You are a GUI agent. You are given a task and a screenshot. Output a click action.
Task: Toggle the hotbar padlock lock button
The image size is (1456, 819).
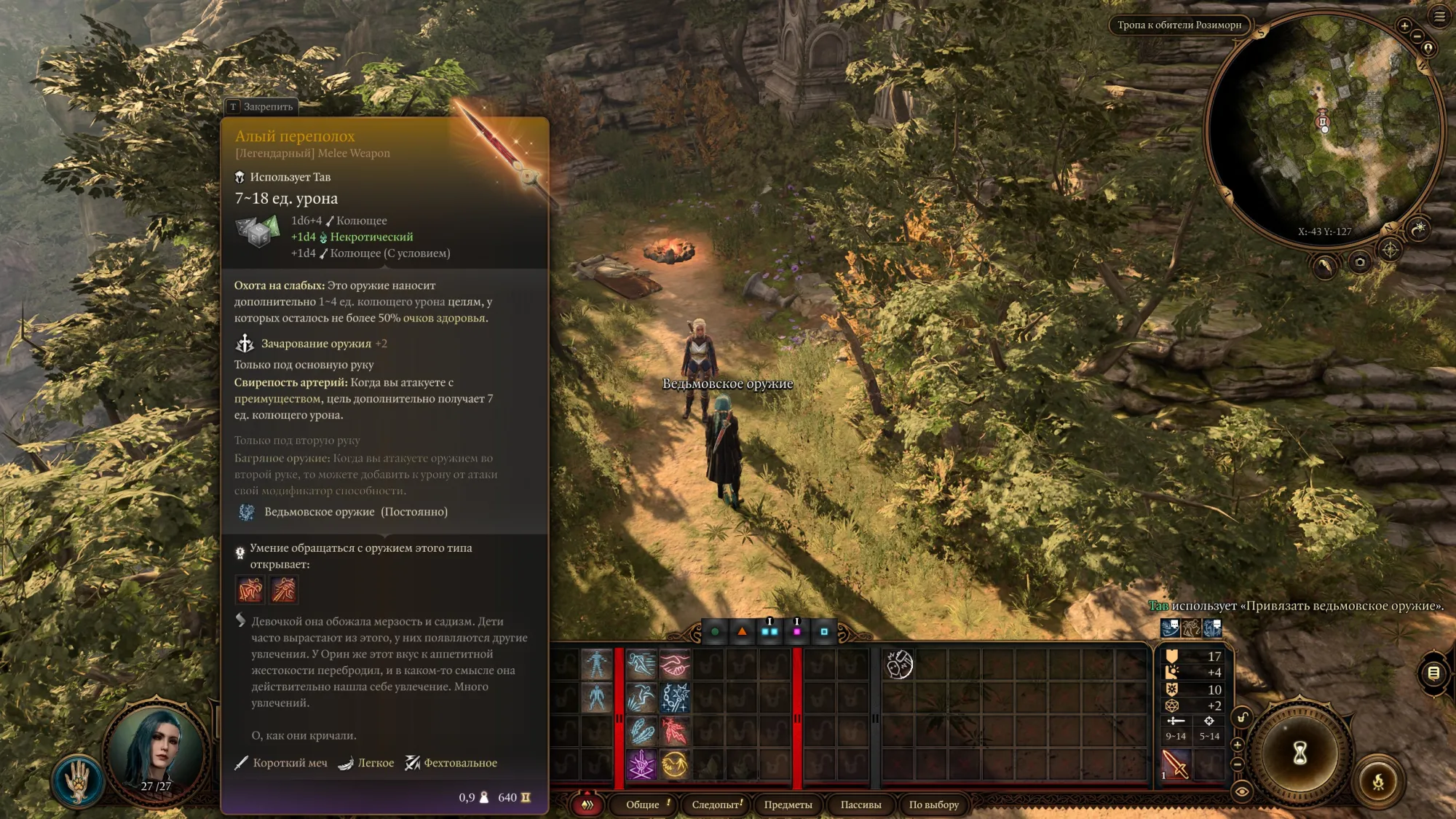coord(1242,718)
